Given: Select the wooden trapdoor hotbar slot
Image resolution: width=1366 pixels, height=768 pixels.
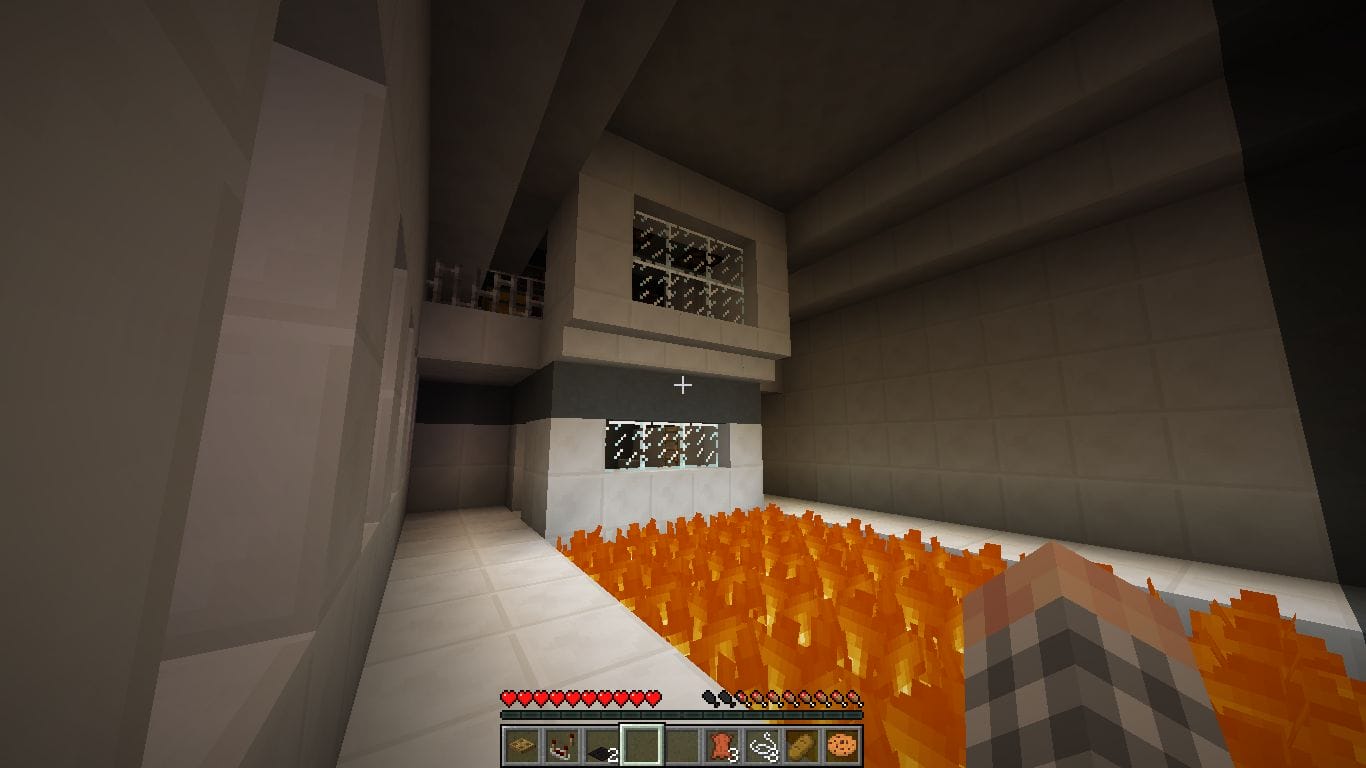Looking at the screenshot, I should pos(521,745).
